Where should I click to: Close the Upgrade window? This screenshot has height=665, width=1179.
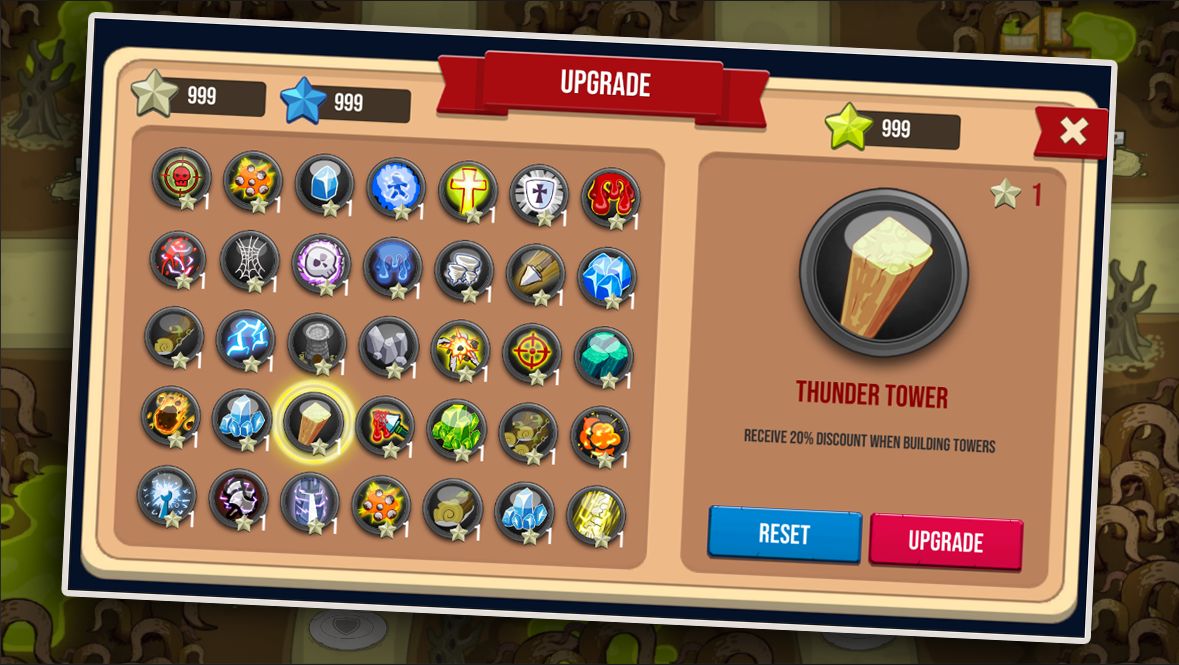(x=1072, y=131)
